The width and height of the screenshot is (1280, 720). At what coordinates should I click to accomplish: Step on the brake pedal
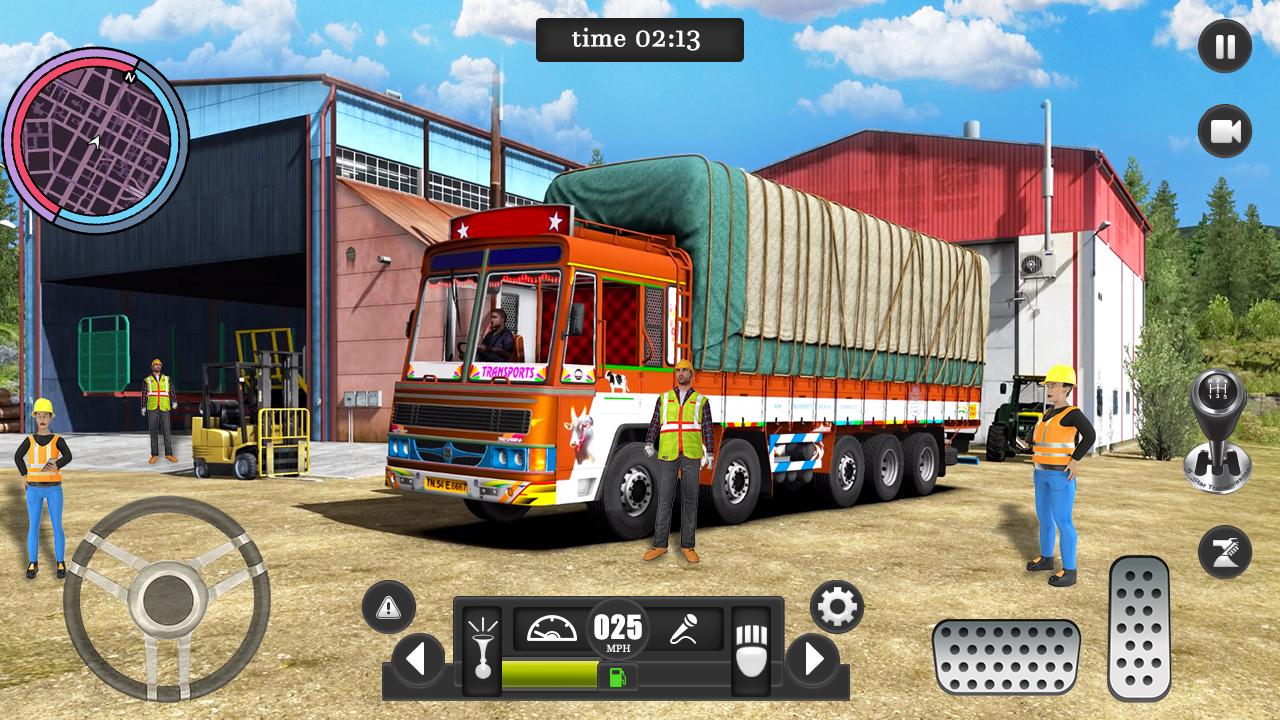tap(1005, 656)
